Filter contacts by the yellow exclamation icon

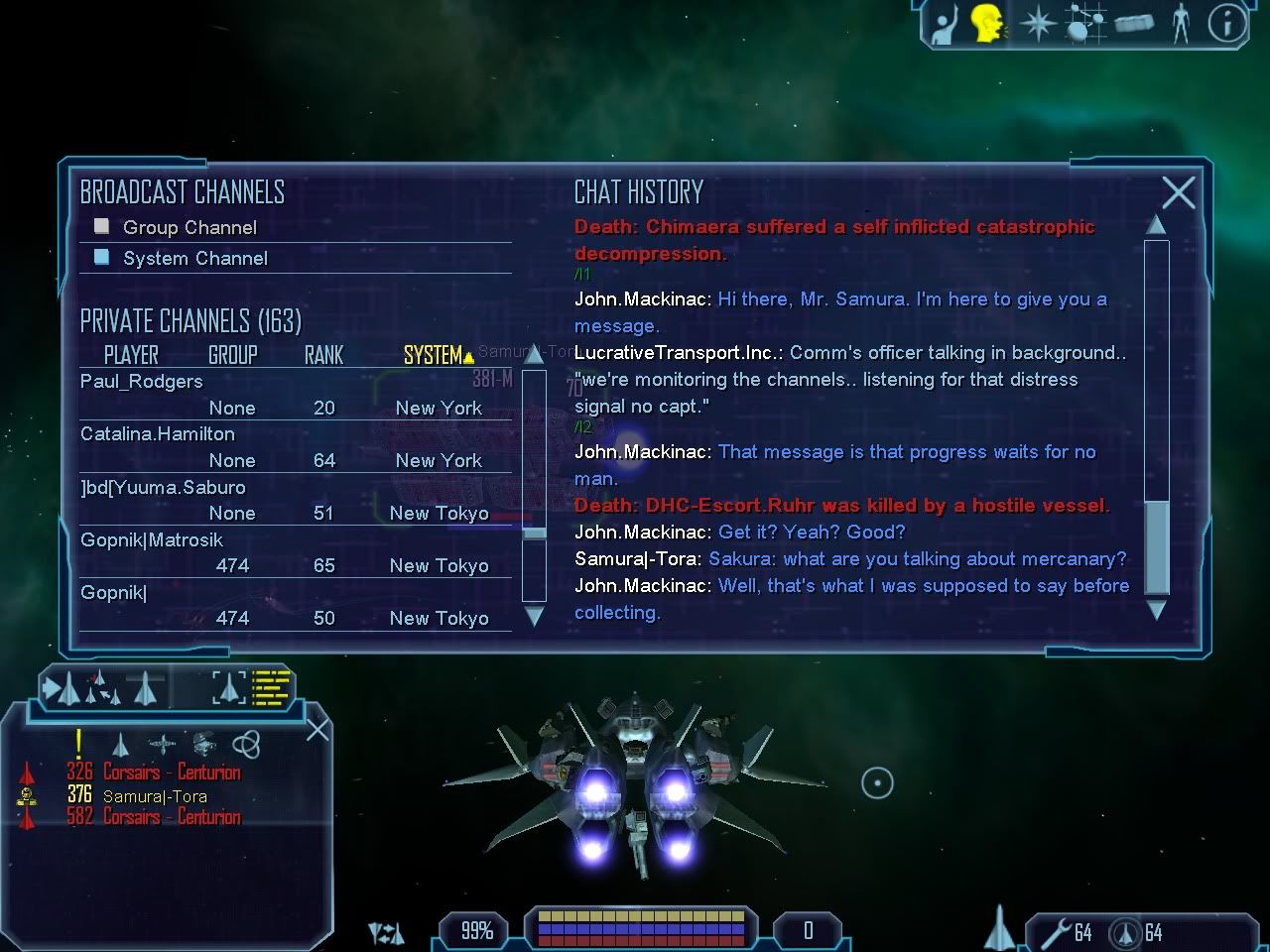[78, 743]
